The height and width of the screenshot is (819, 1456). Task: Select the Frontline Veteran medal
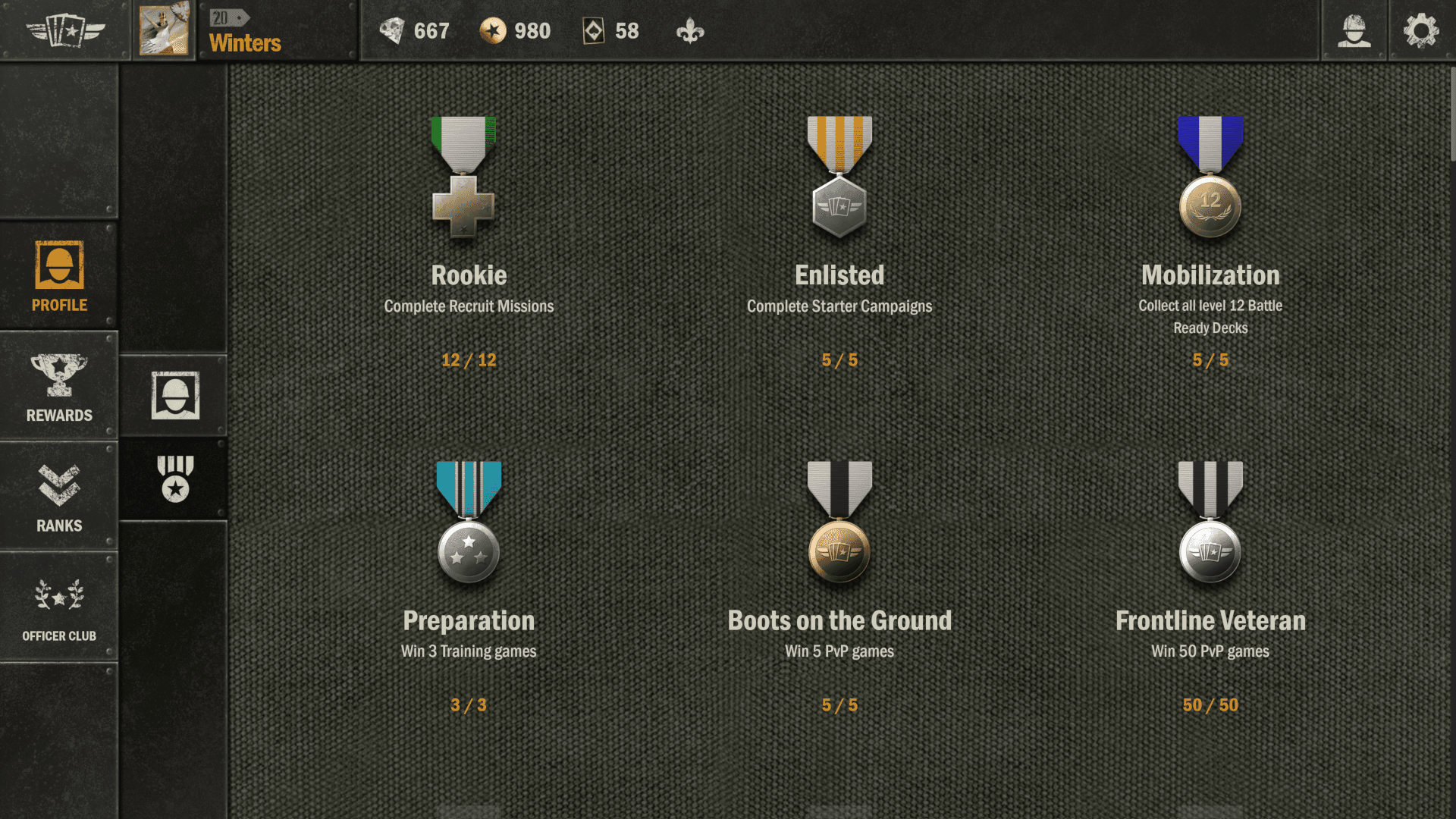[x=1210, y=522]
